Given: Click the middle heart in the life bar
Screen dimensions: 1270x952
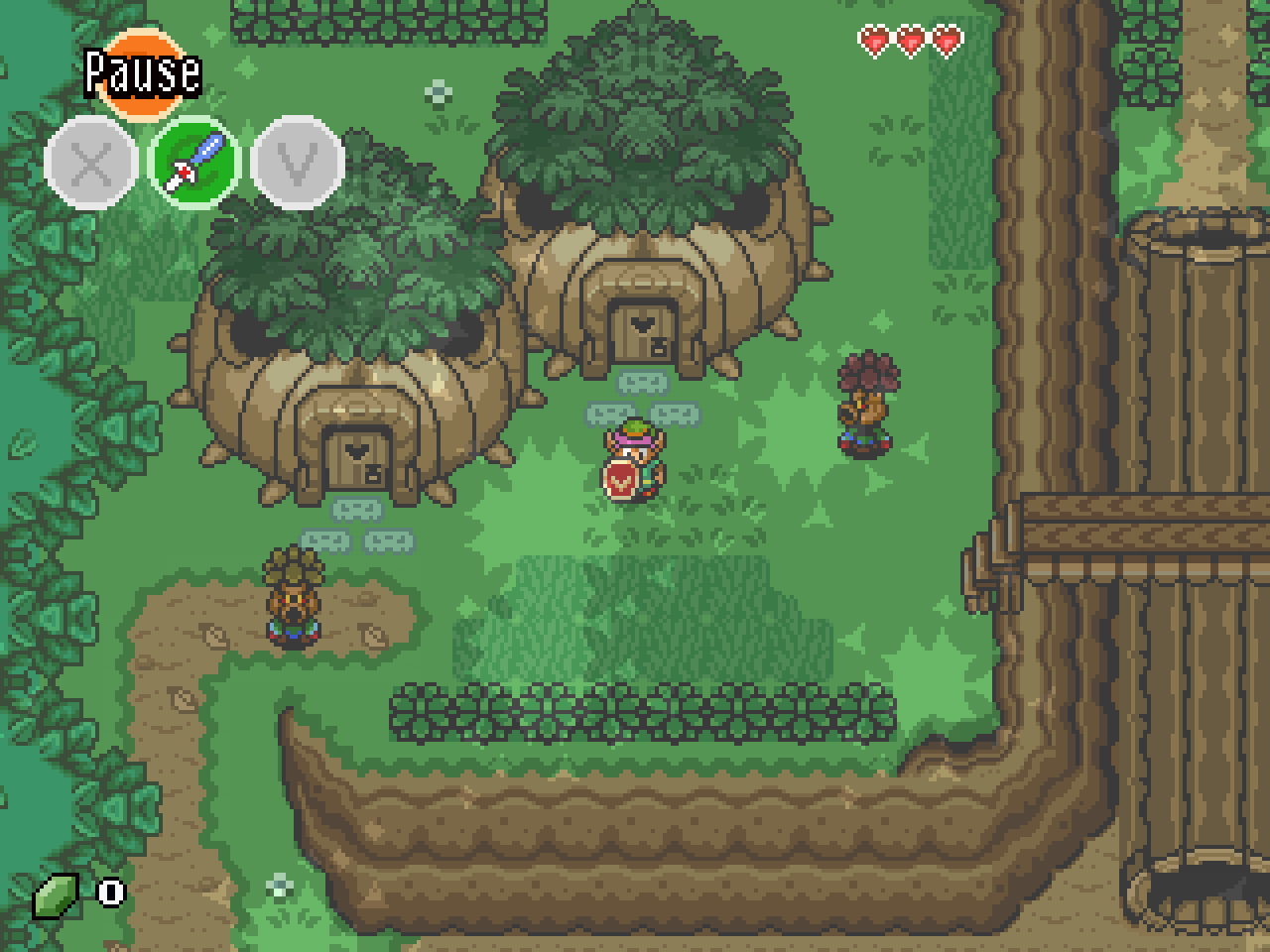Looking at the screenshot, I should pos(910,42).
